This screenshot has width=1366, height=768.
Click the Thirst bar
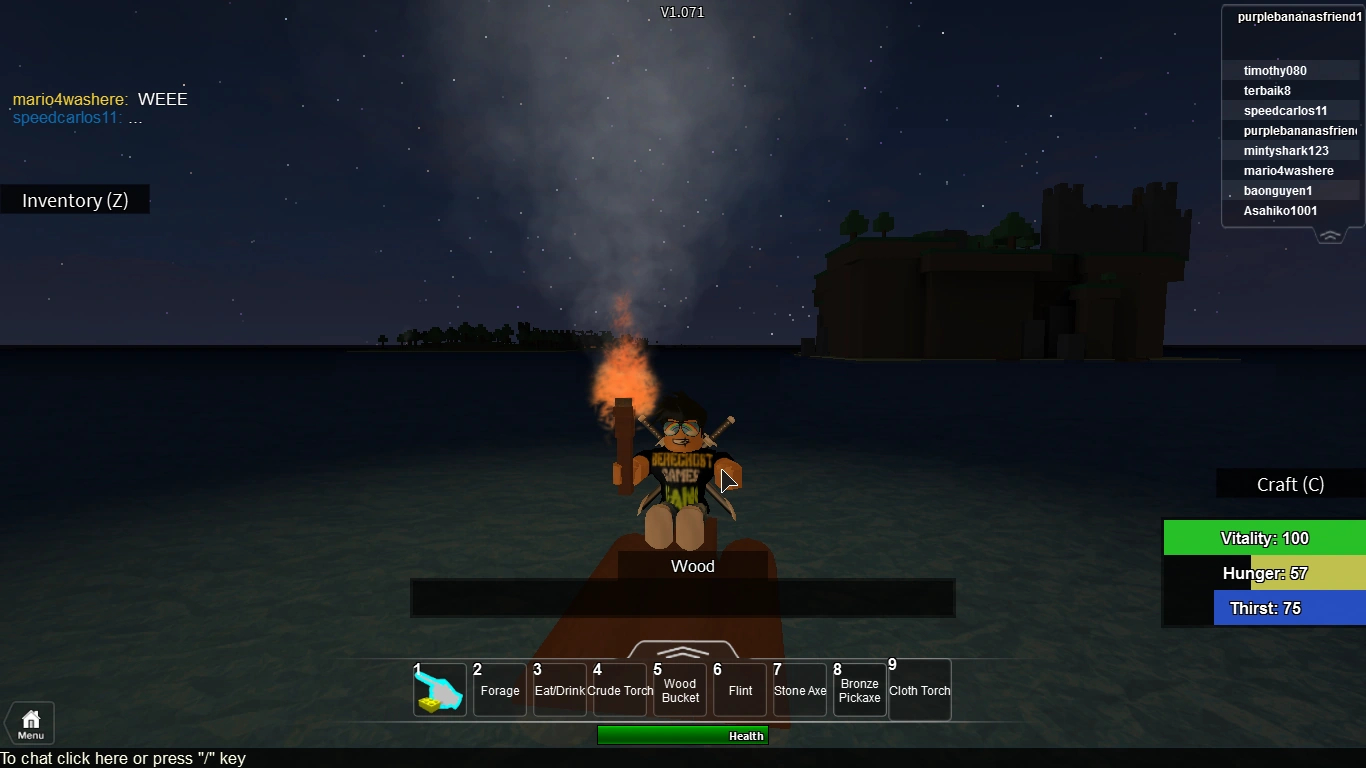tap(1264, 608)
